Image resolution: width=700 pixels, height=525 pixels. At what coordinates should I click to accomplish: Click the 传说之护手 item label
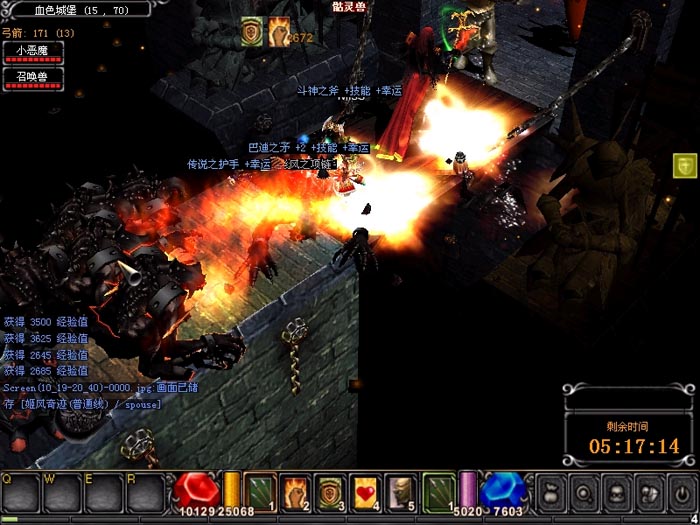coord(215,164)
